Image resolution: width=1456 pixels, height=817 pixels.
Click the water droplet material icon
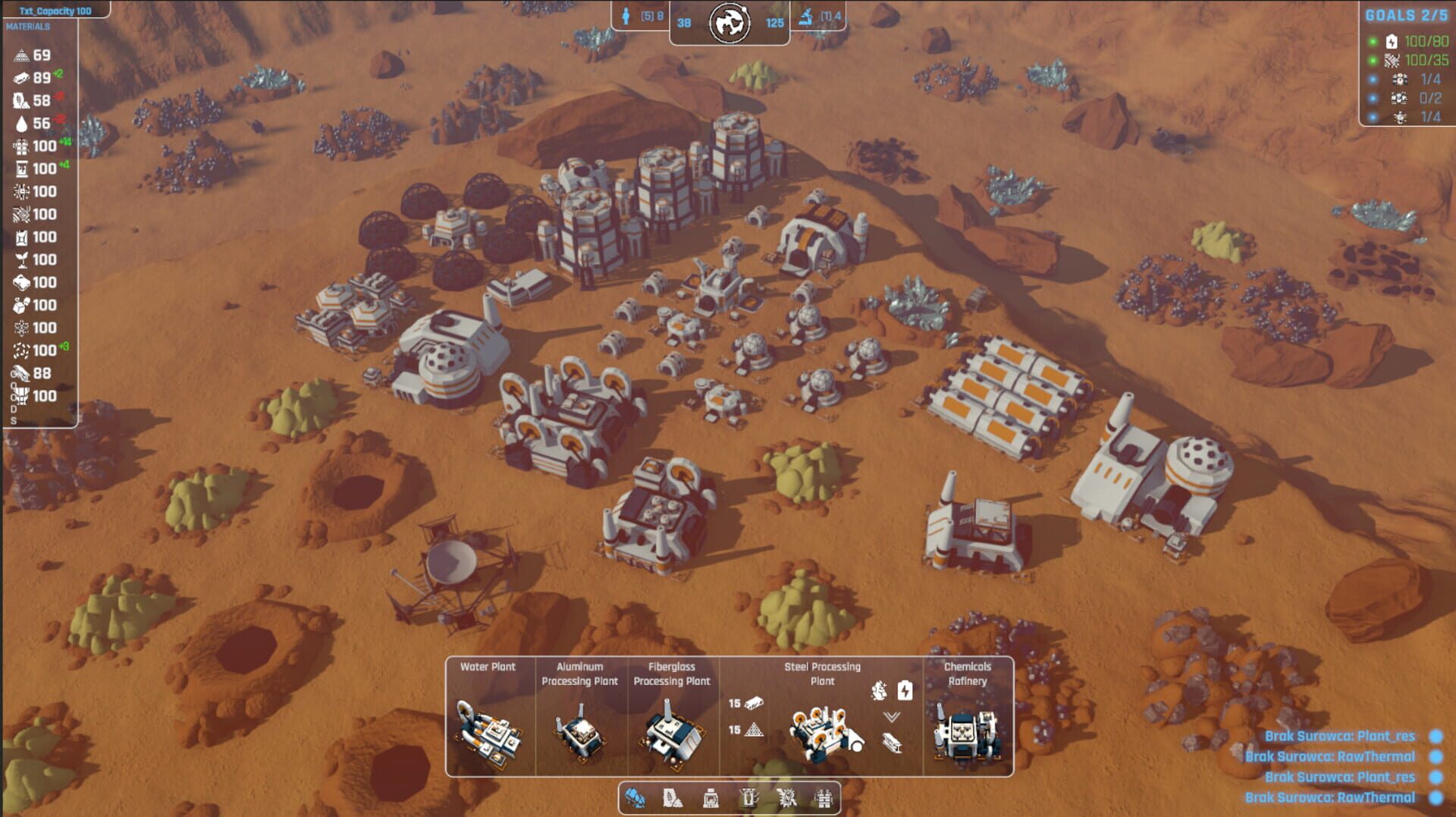(21, 124)
